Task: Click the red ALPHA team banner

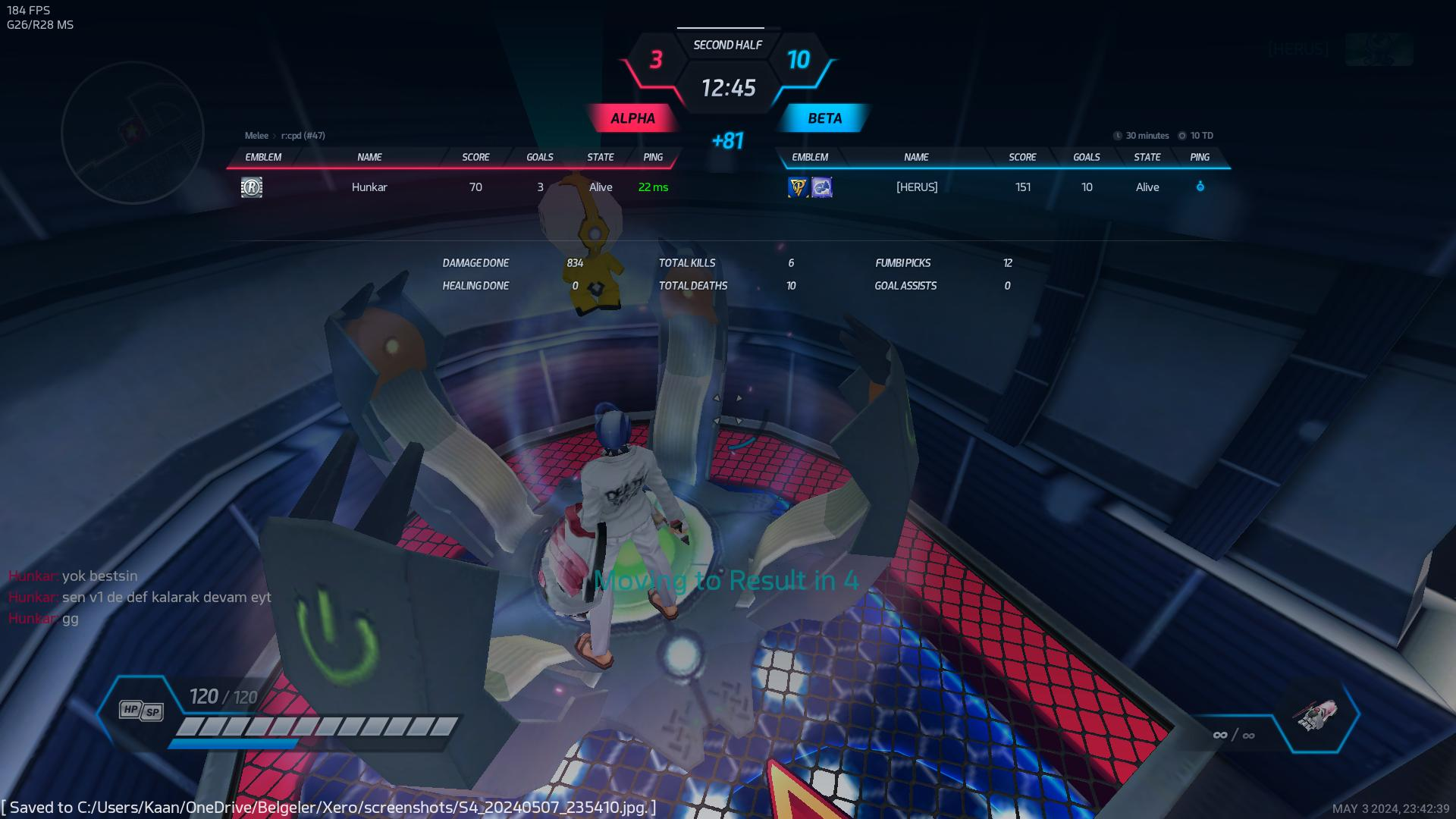Action: pyautogui.click(x=632, y=118)
